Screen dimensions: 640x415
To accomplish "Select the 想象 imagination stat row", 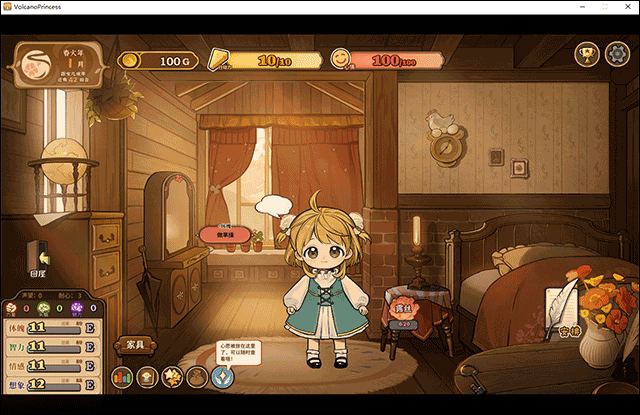I will [x=52, y=385].
